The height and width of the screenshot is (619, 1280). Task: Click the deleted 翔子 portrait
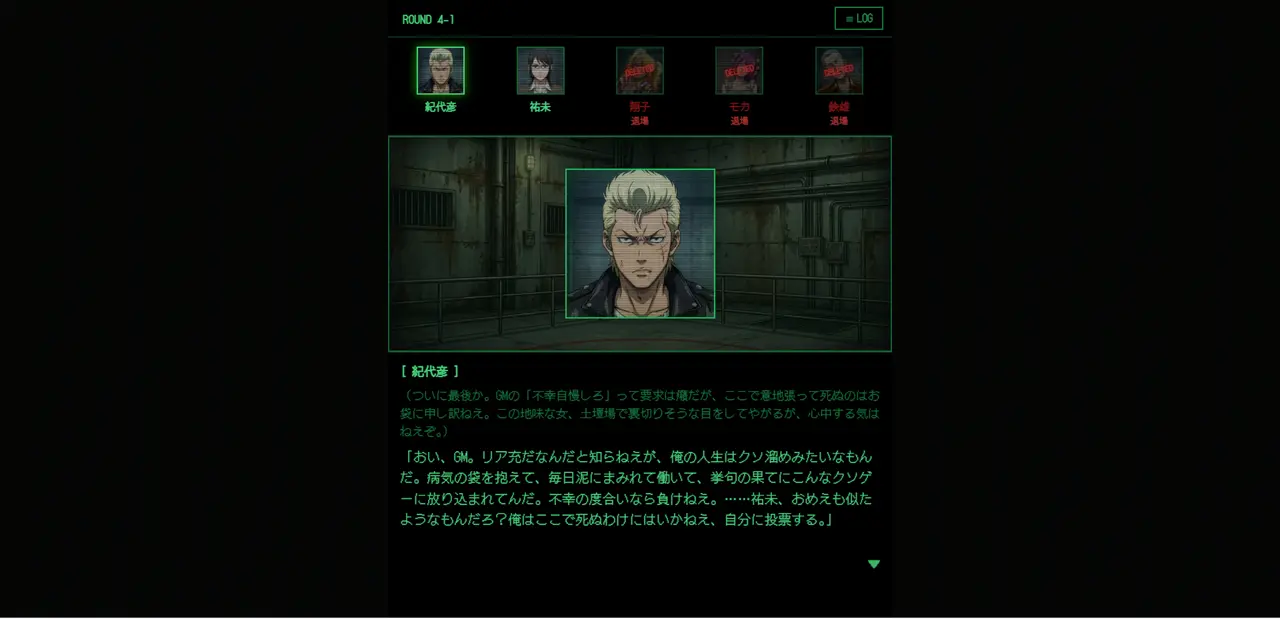point(640,71)
